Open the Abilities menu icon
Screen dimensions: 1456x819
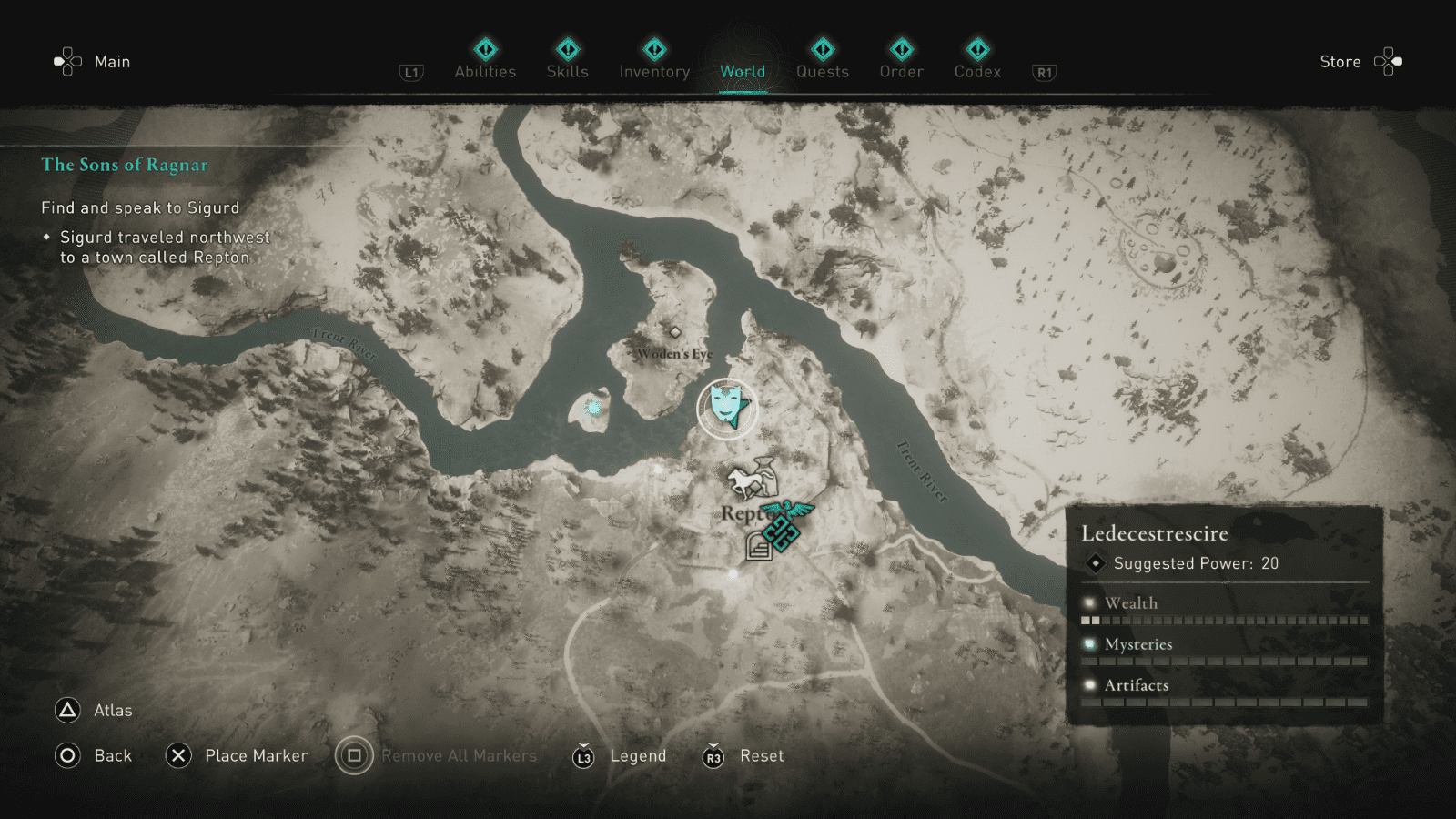(x=484, y=50)
